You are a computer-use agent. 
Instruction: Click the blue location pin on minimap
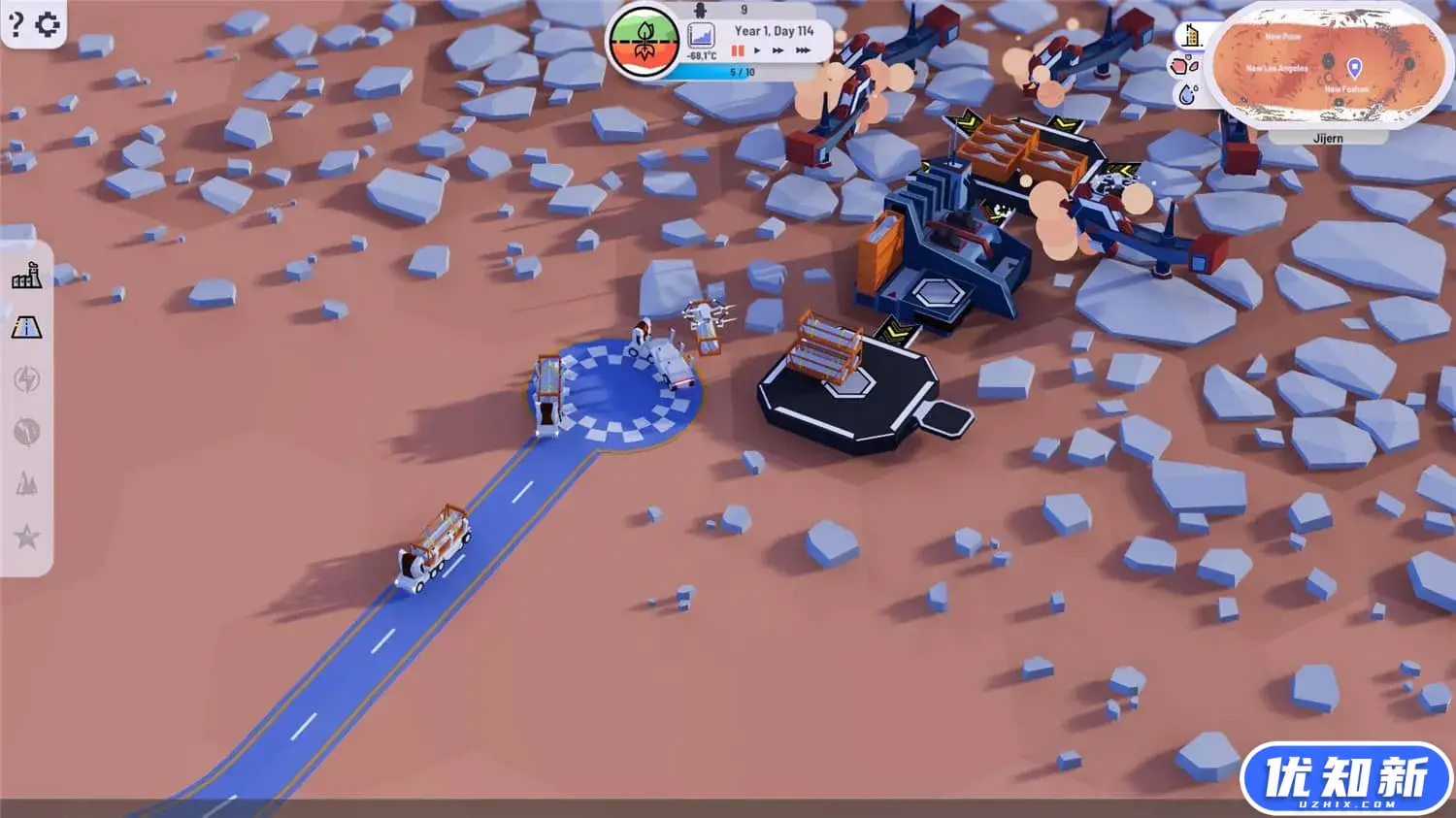coord(1354,67)
